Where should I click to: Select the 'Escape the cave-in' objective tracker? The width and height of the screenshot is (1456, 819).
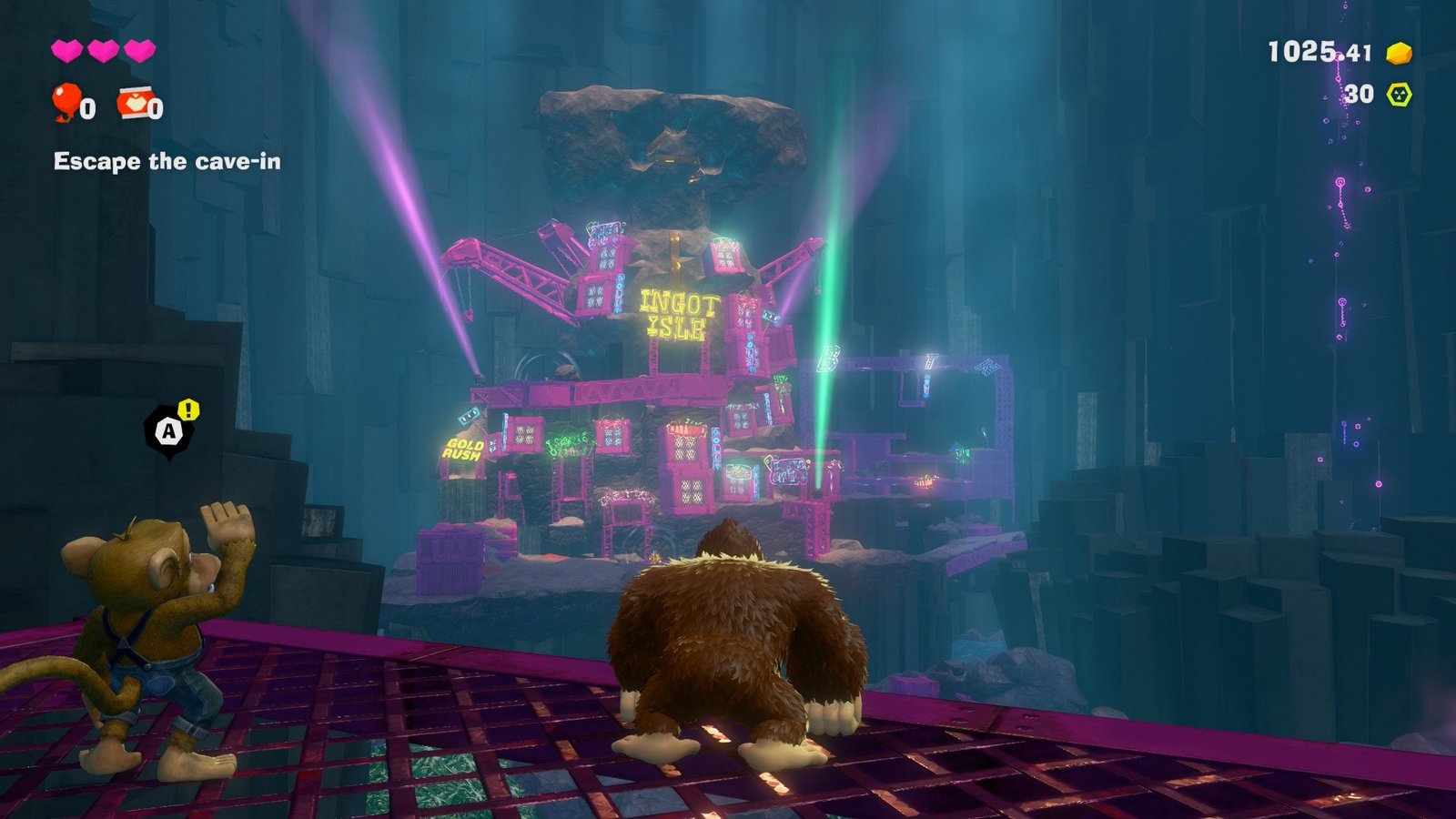click(167, 162)
